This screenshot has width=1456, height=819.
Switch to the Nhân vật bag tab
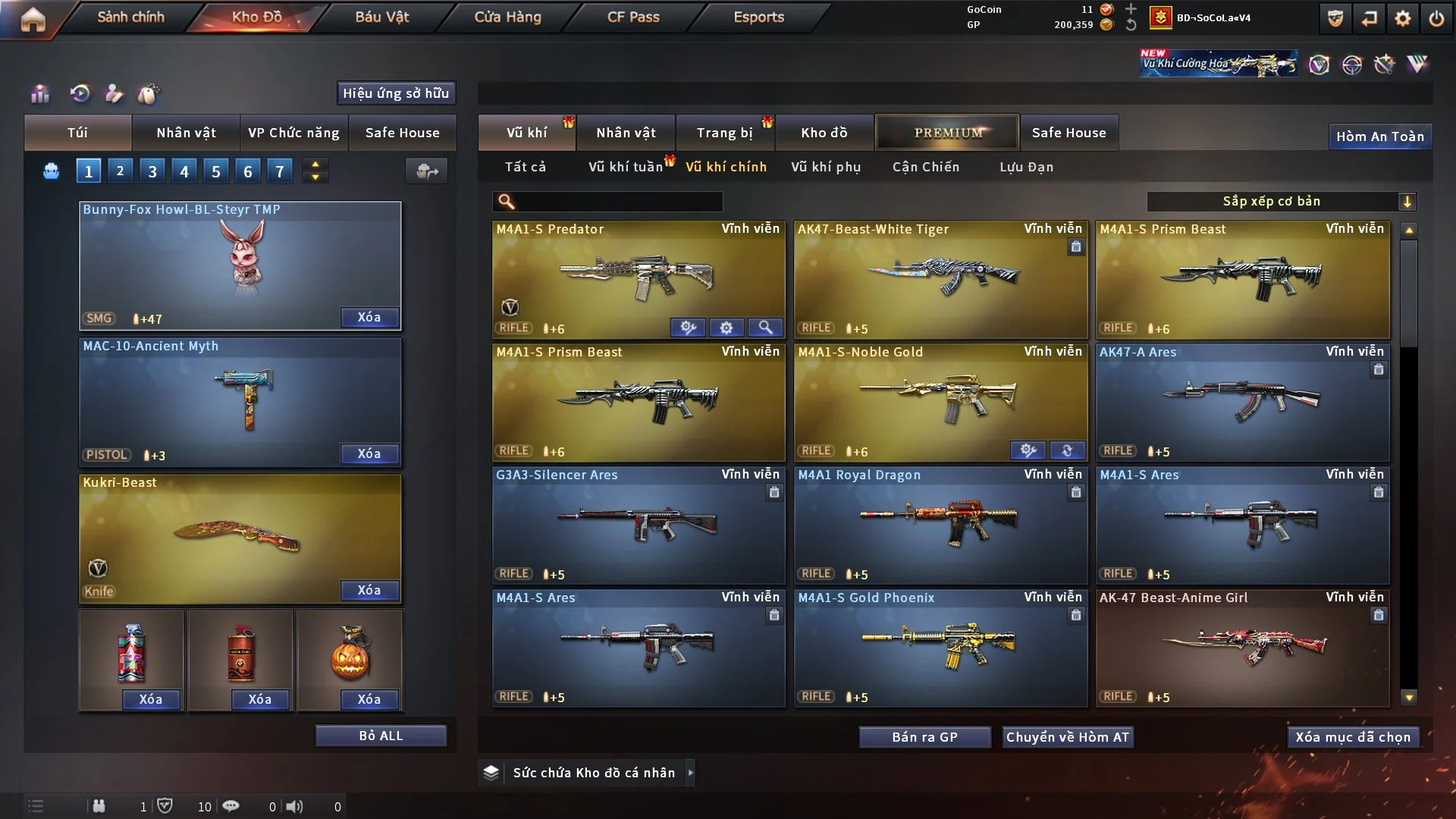186,133
